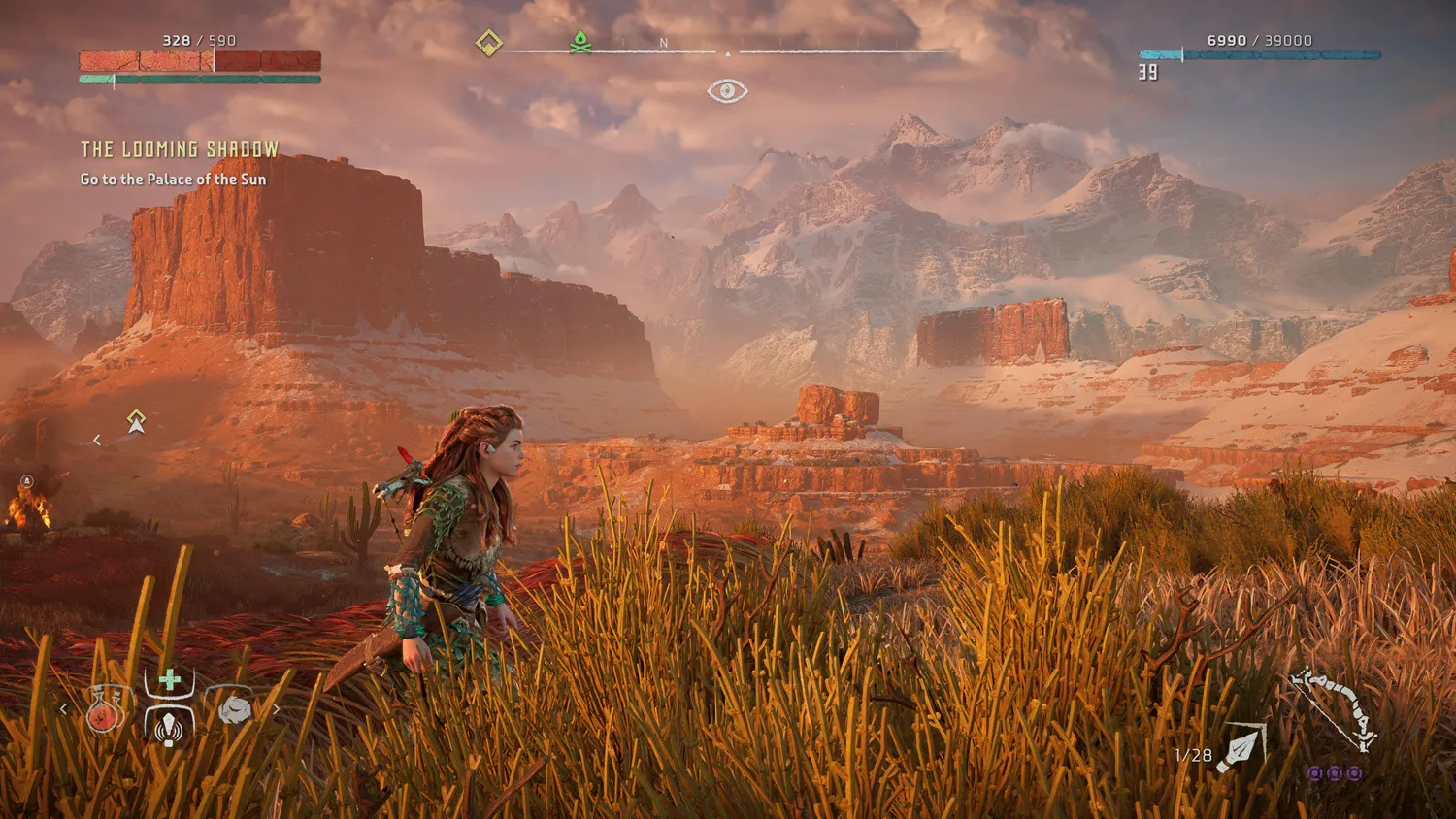
Task: Select the green campfire marker on compass
Action: (x=580, y=43)
